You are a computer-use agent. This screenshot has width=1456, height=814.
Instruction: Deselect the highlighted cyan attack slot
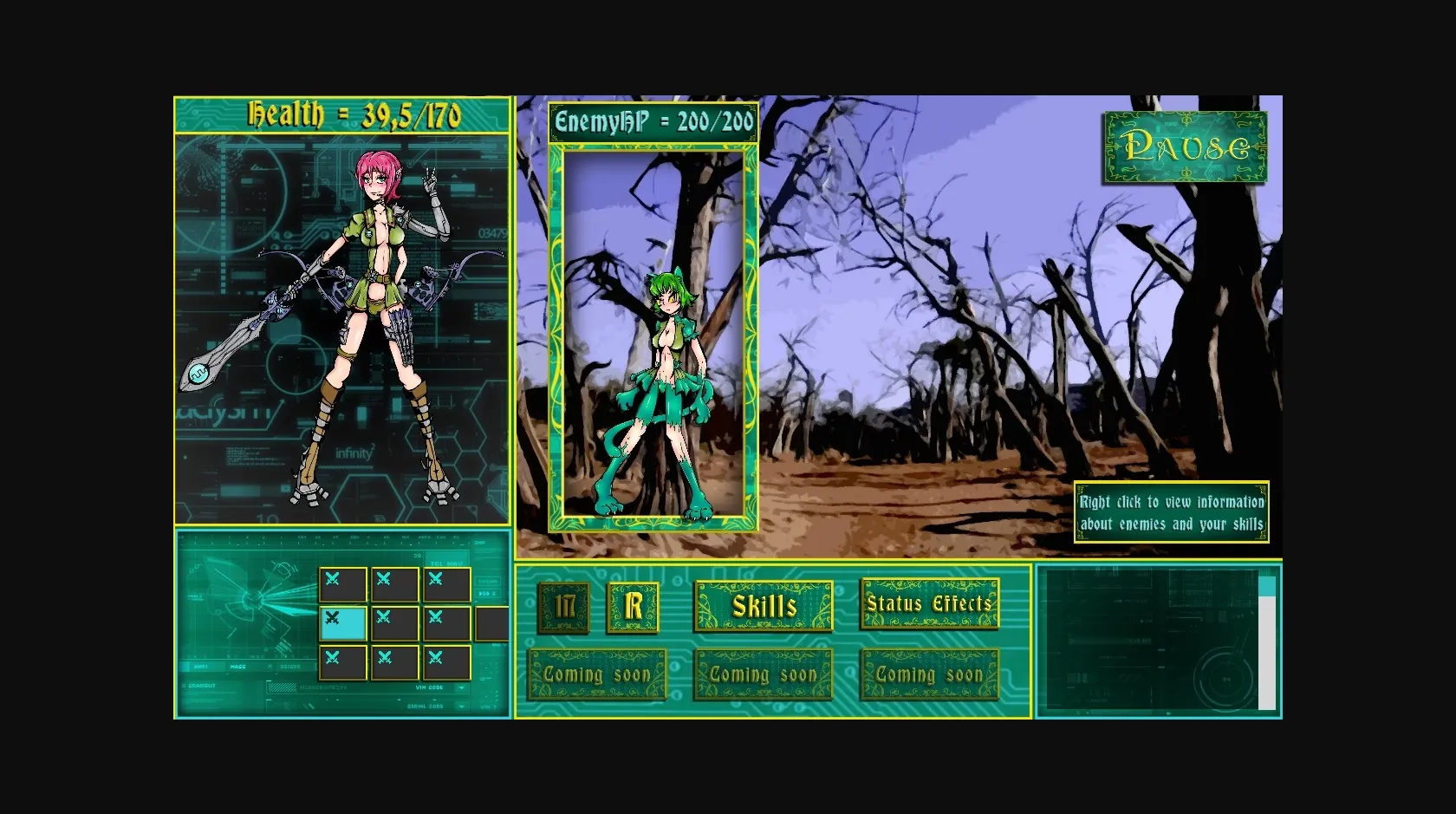(343, 622)
